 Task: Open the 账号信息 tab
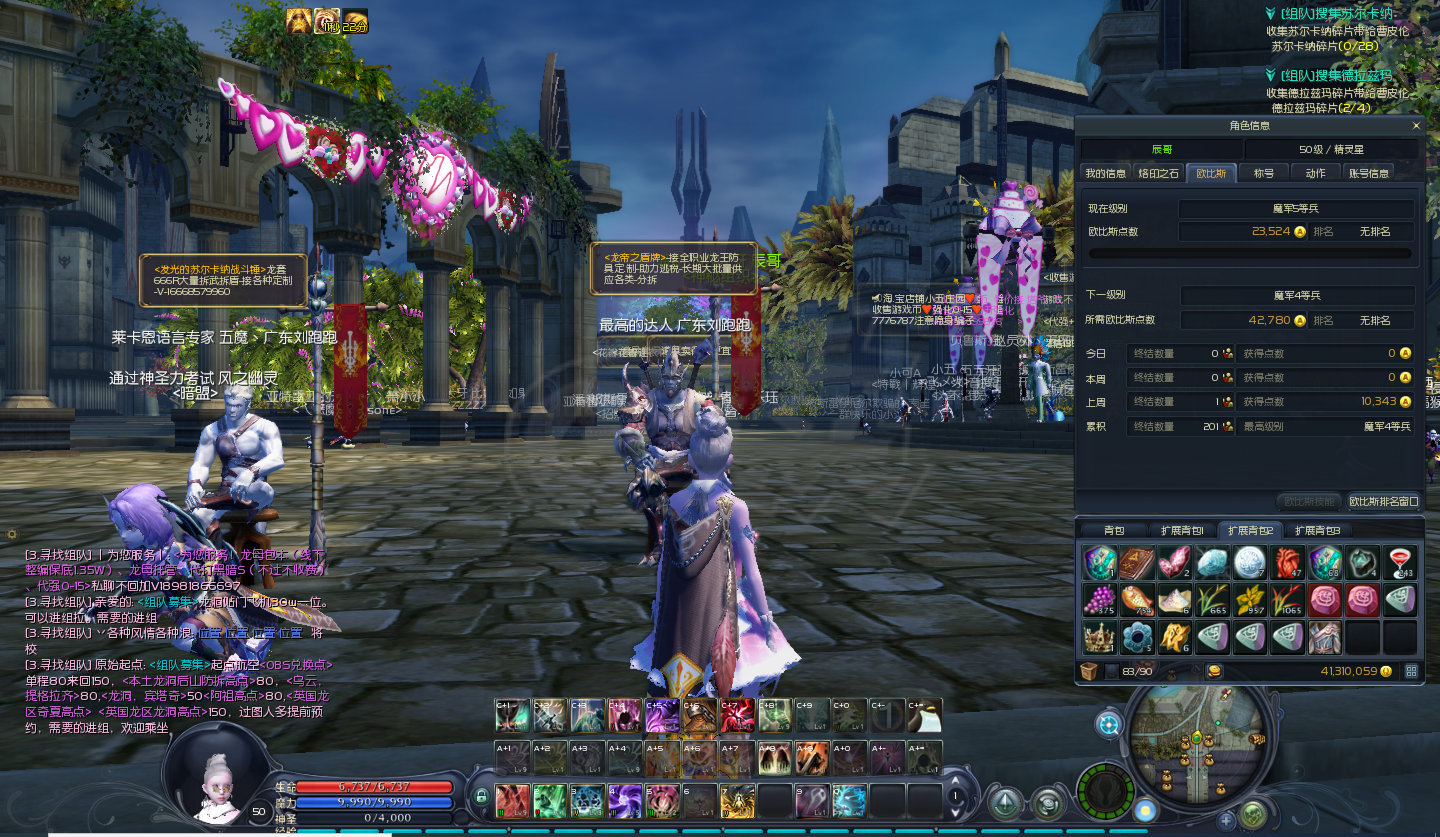[1369, 173]
